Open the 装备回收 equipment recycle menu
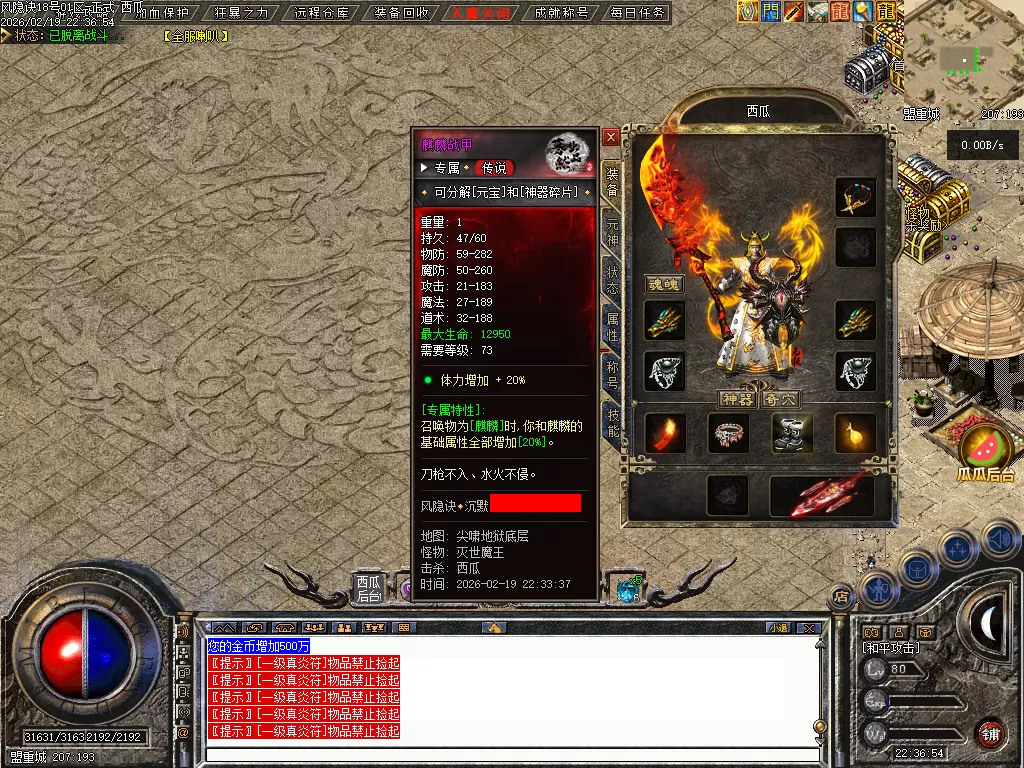 click(x=402, y=13)
